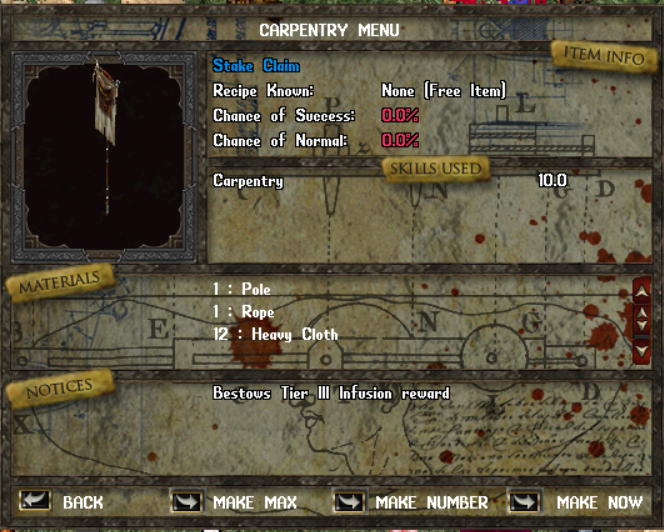Choose Make Max for Stake Claim
The height and width of the screenshot is (532, 664).
click(187, 501)
